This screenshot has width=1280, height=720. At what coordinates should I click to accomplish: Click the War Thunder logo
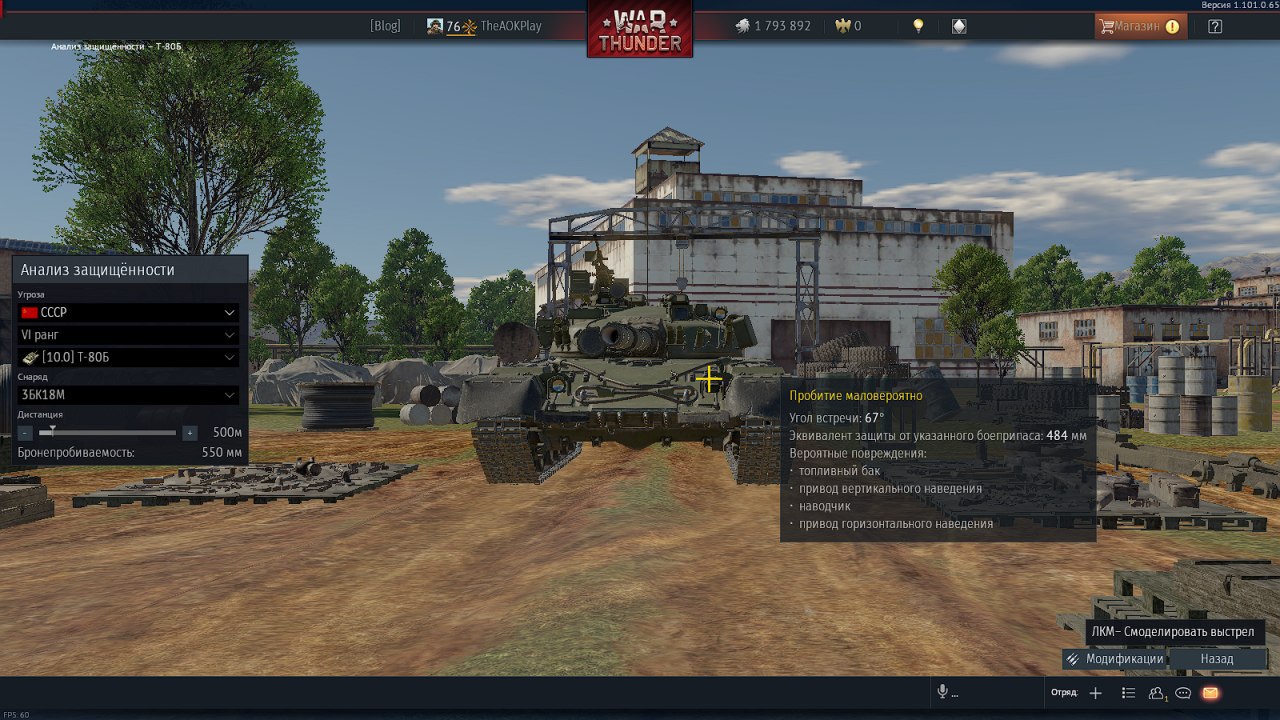click(x=640, y=30)
